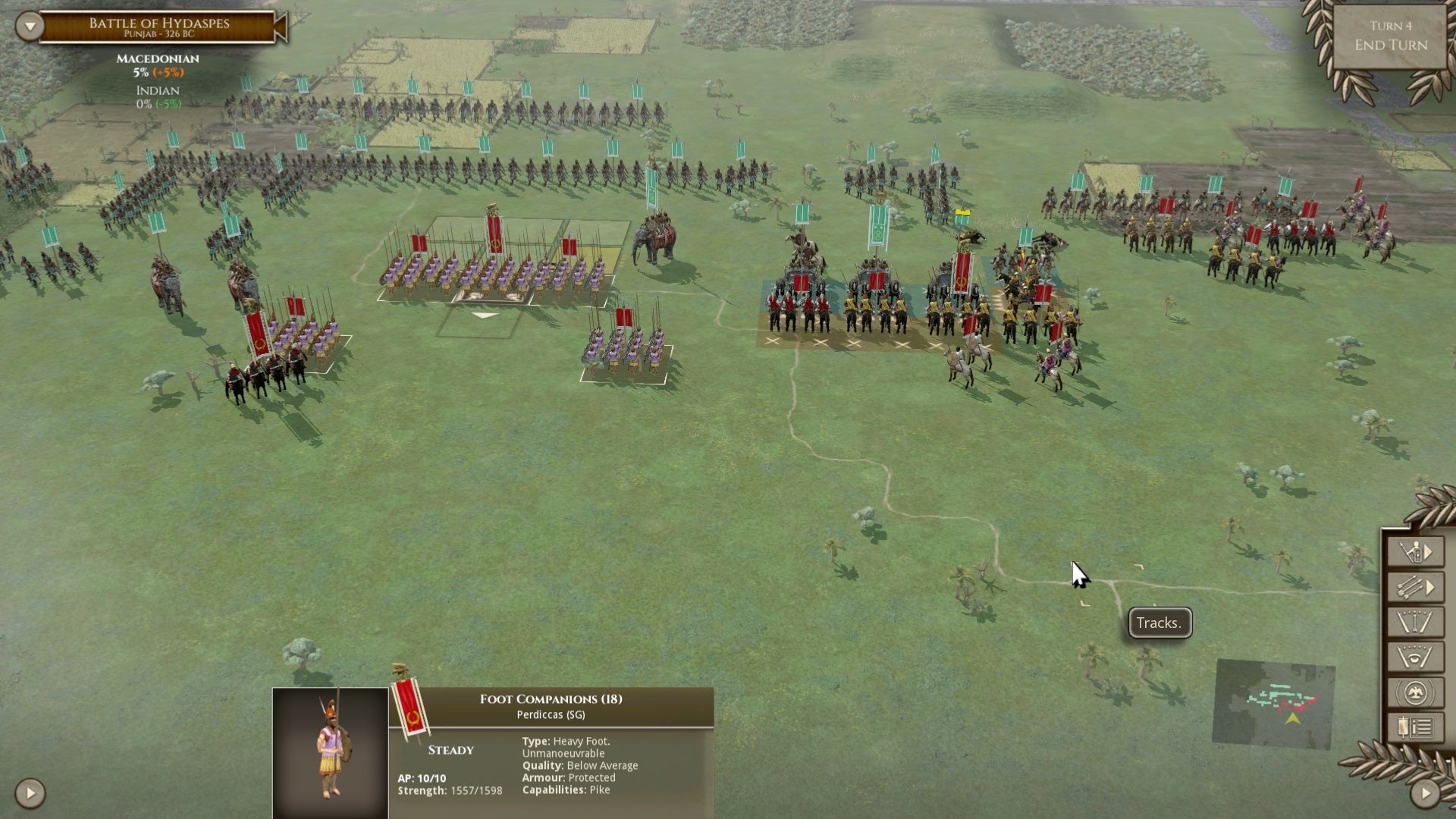Open the battle lines deployment icon
The height and width of the screenshot is (819, 1456).
point(1415,621)
